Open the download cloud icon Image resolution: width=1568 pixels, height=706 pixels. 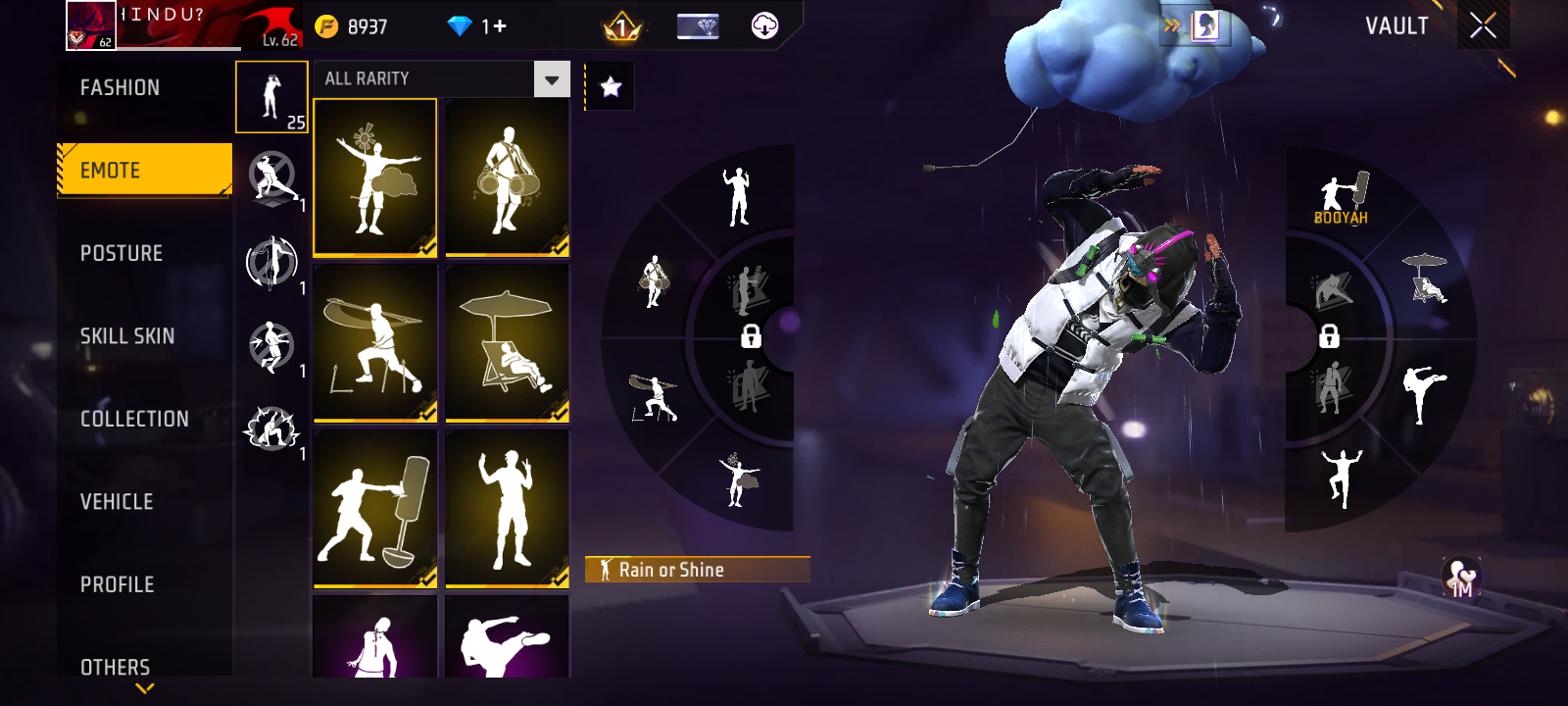pos(764,26)
